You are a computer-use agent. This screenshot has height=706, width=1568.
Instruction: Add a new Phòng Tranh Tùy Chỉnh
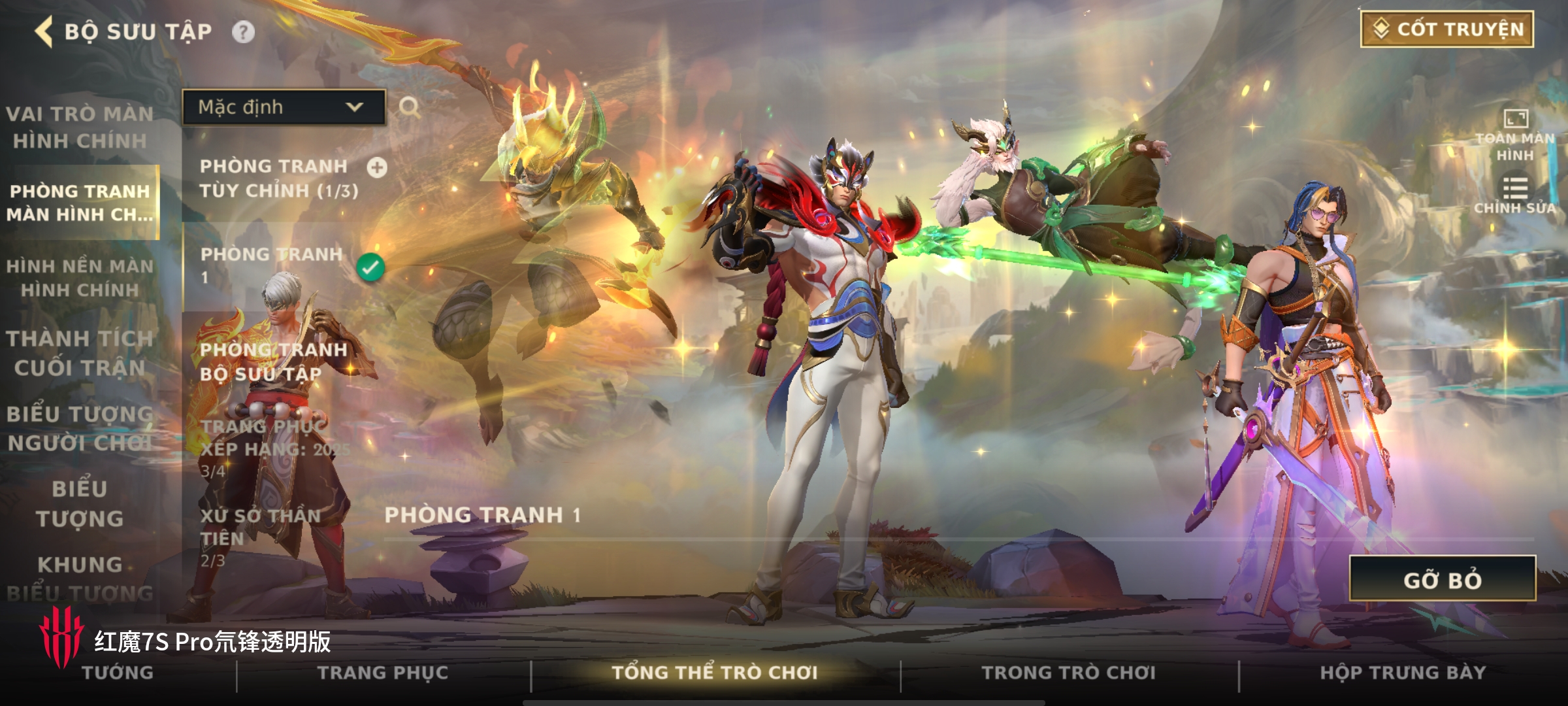point(377,168)
